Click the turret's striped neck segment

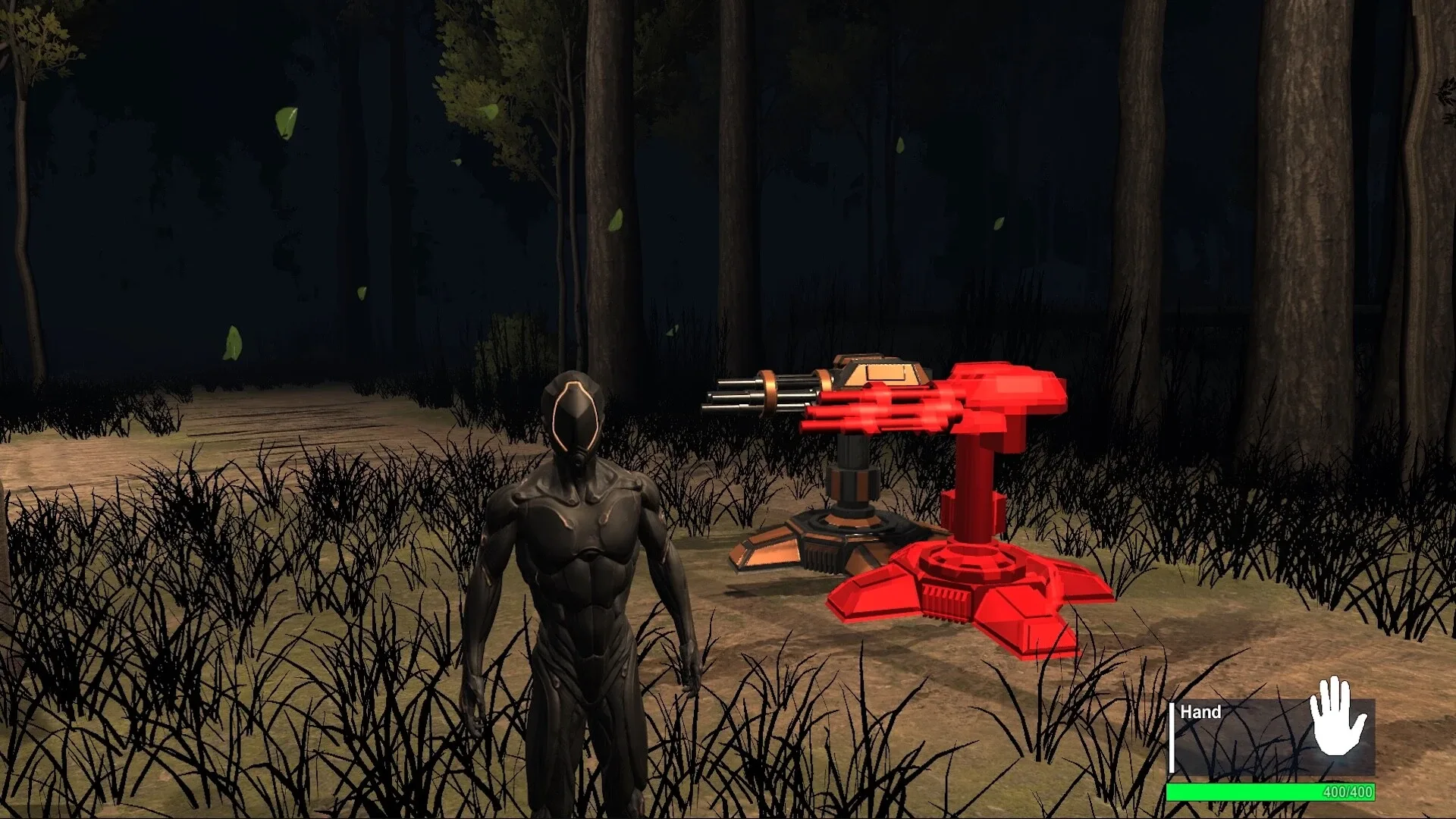coord(853,485)
